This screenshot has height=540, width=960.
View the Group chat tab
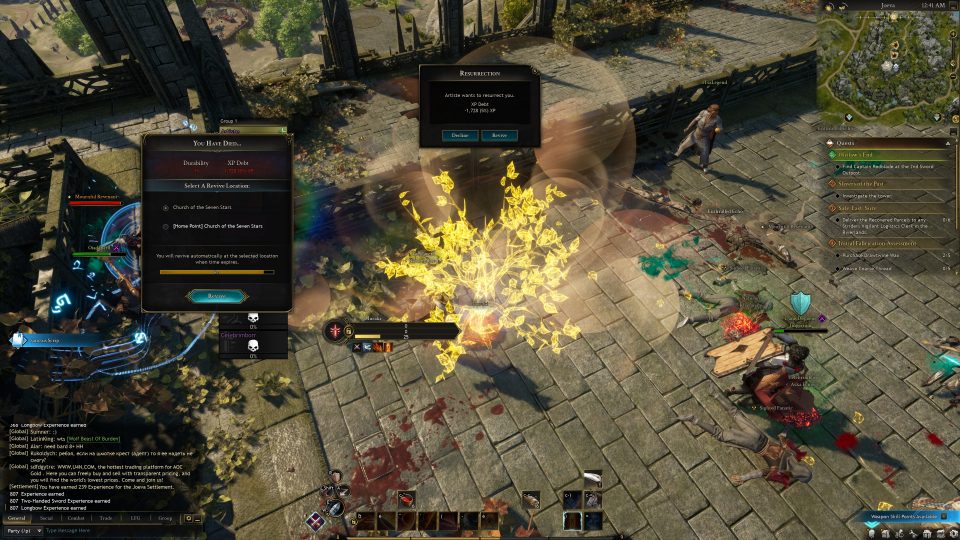click(165, 518)
